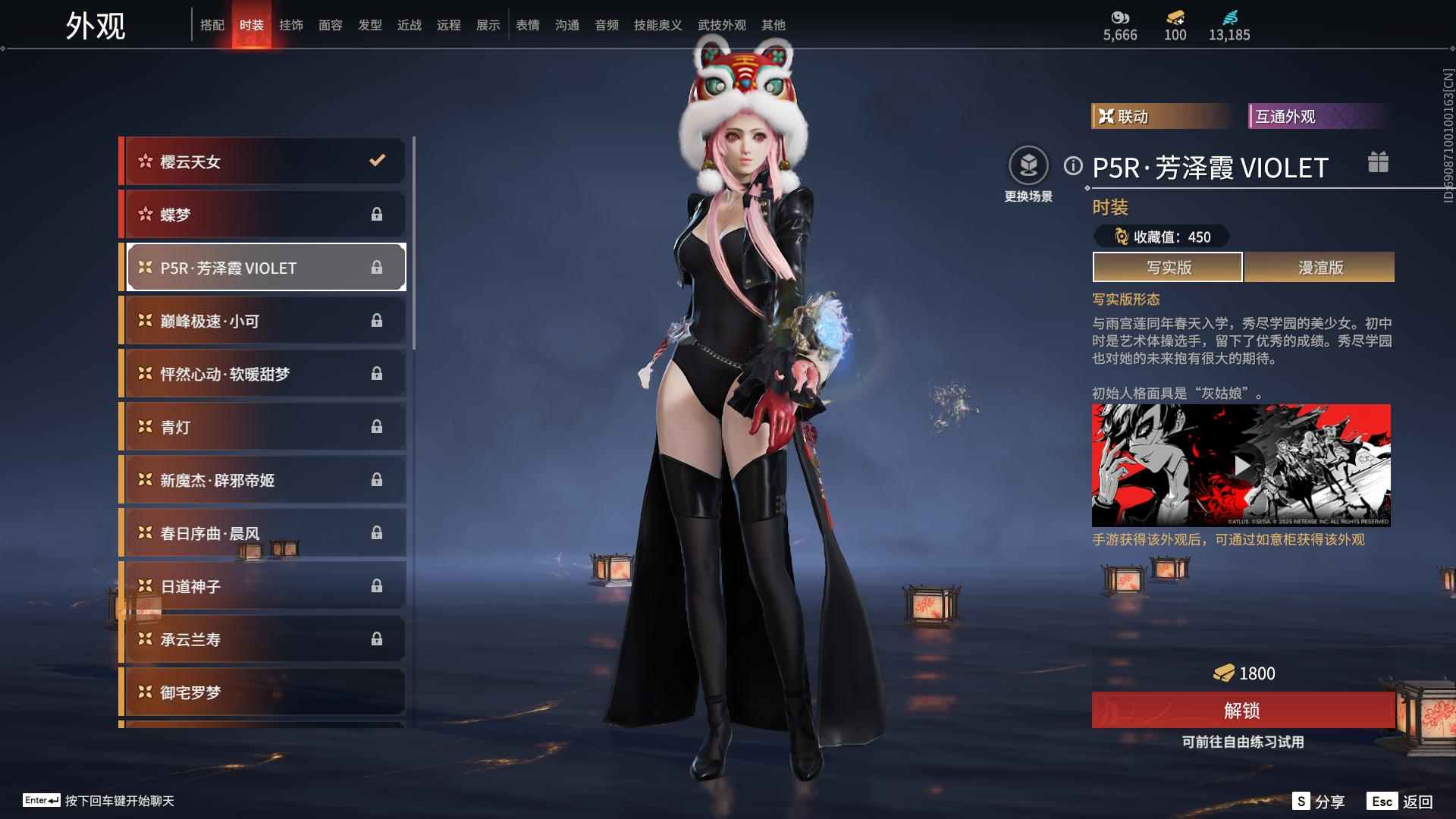Open the info icon beside the outfit title

click(1073, 165)
